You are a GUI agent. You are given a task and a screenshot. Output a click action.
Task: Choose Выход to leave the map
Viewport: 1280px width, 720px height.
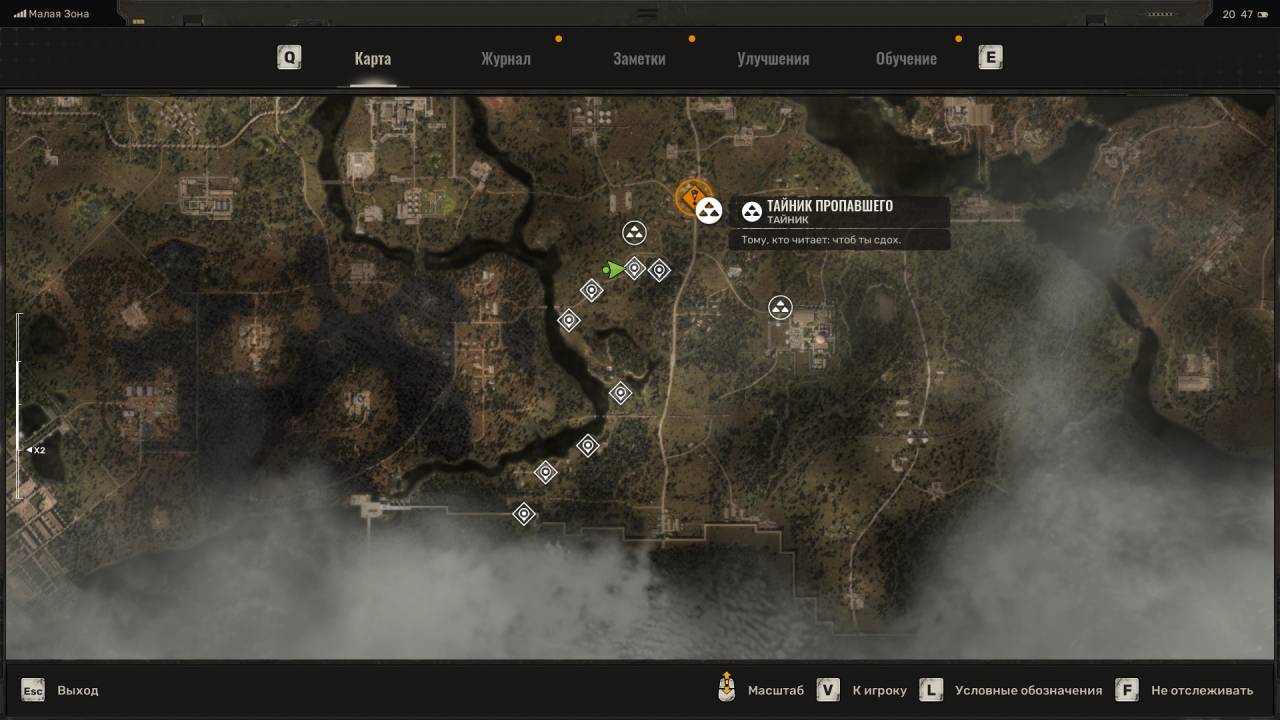pos(77,690)
